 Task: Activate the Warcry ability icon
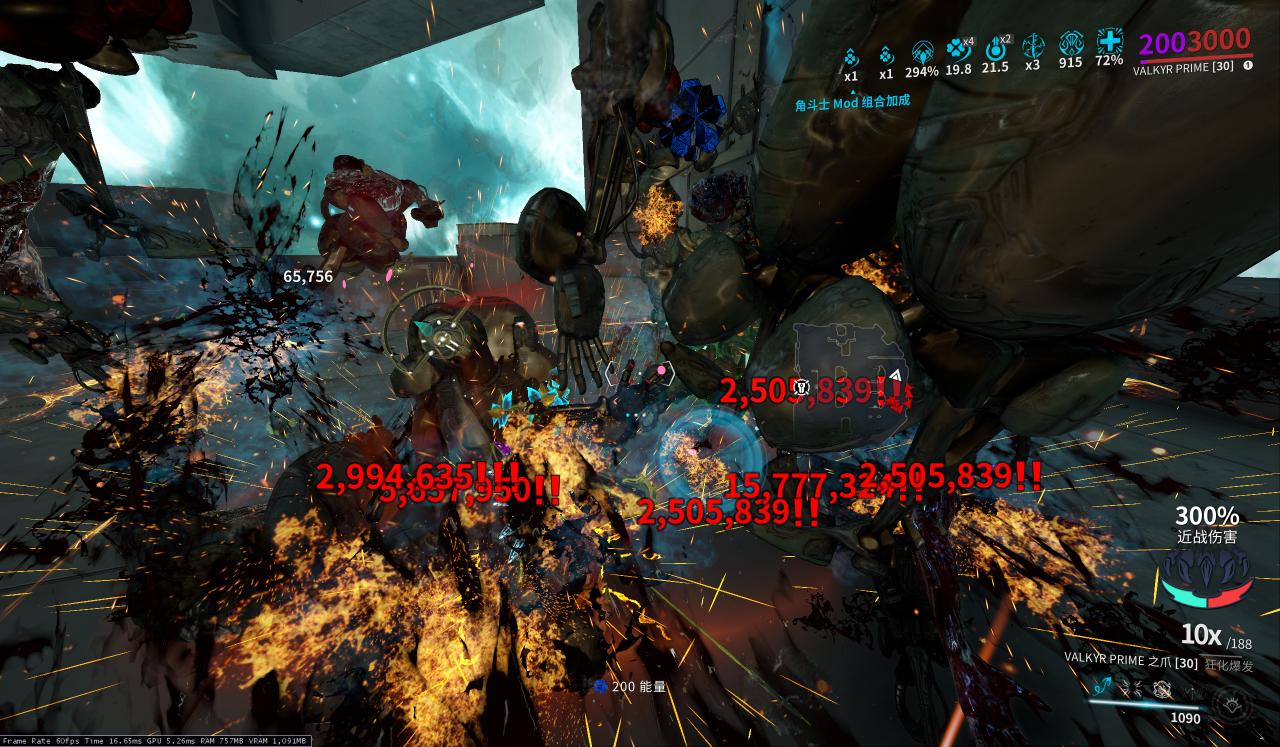[1134, 687]
